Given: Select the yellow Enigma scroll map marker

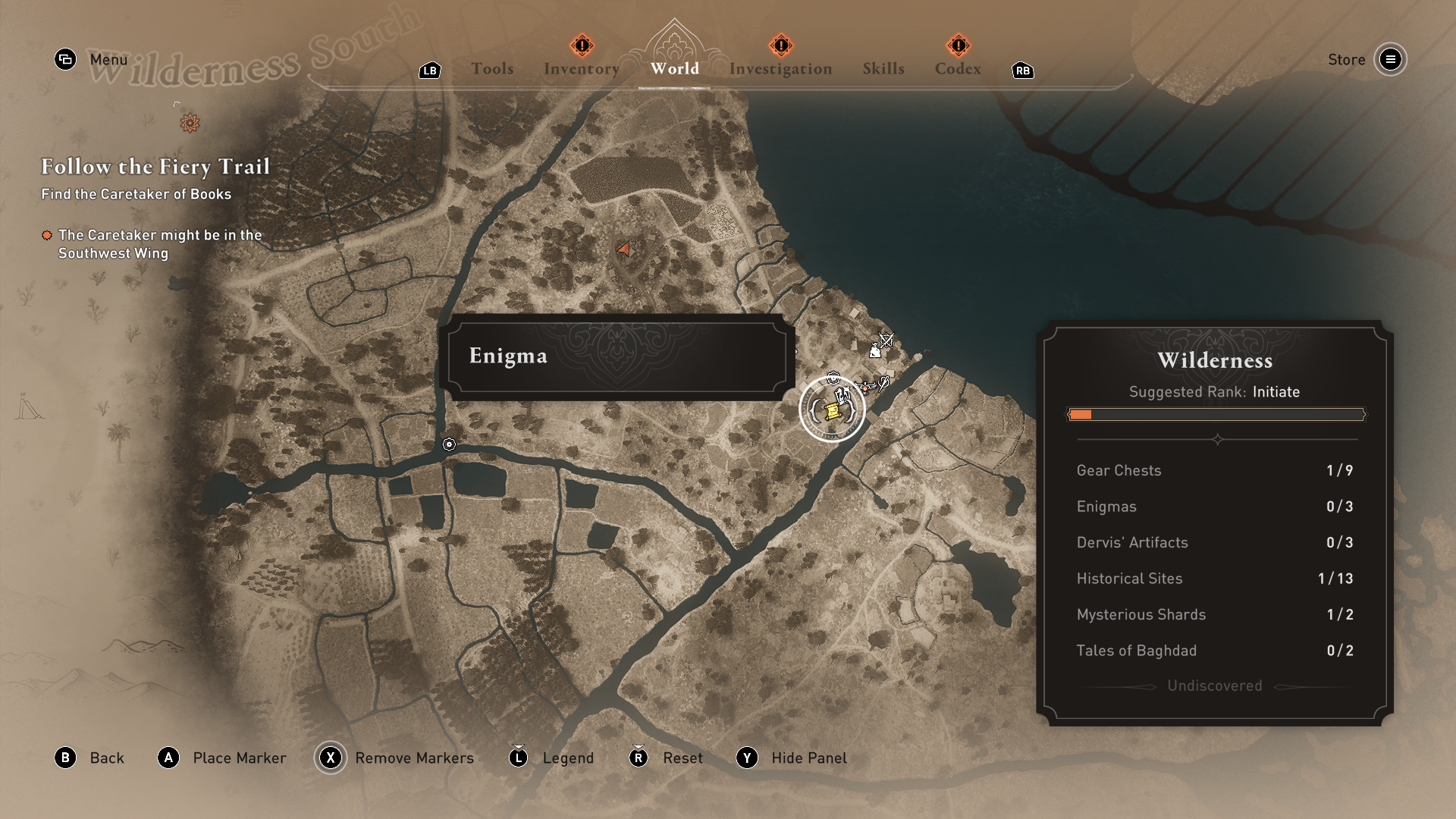Looking at the screenshot, I should click(831, 411).
